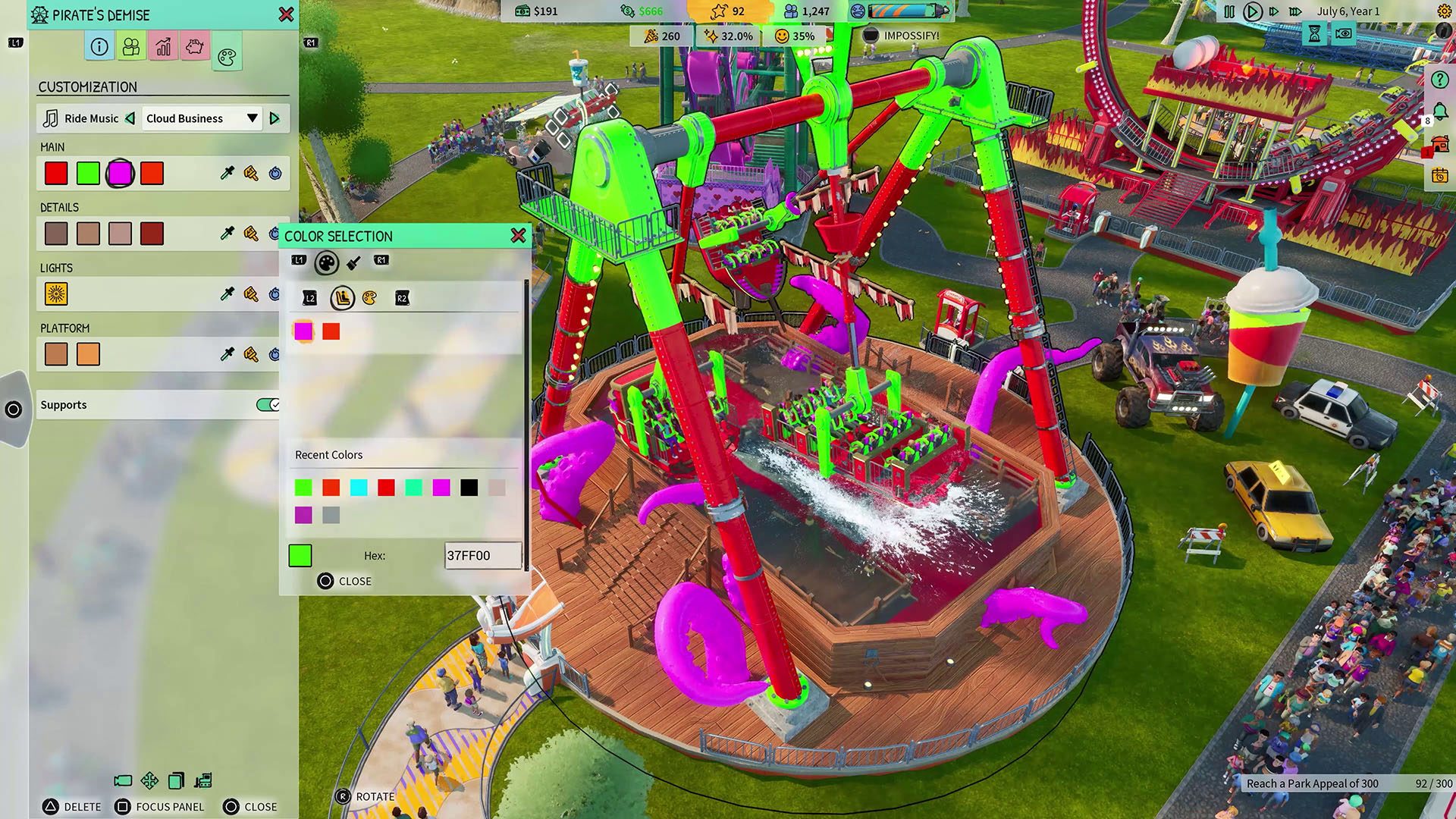Select the yellow lights color swatch
The width and height of the screenshot is (1456, 819).
56,294
